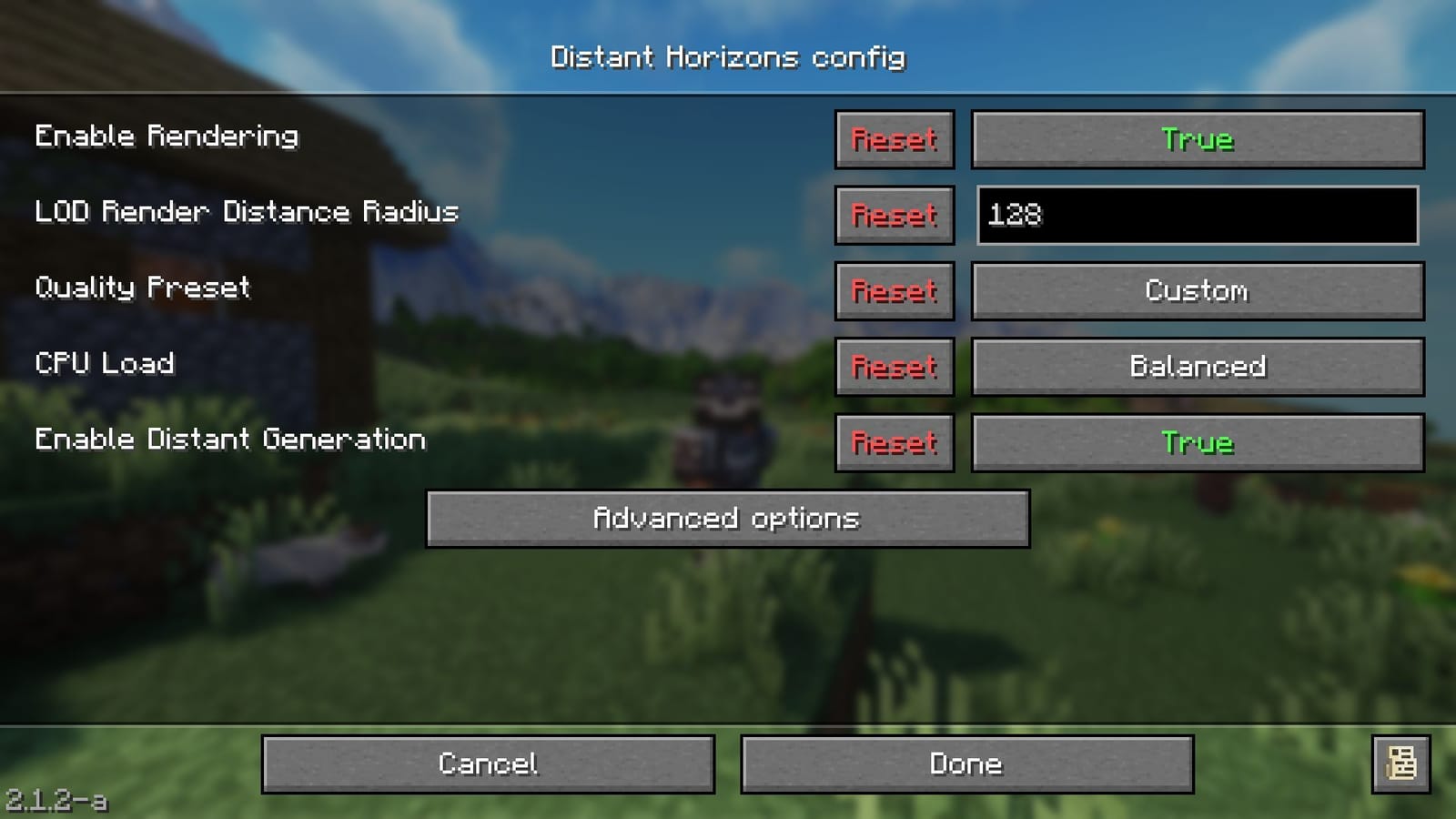The height and width of the screenshot is (819, 1456).
Task: Confirm the settings with Done
Action: (x=967, y=764)
